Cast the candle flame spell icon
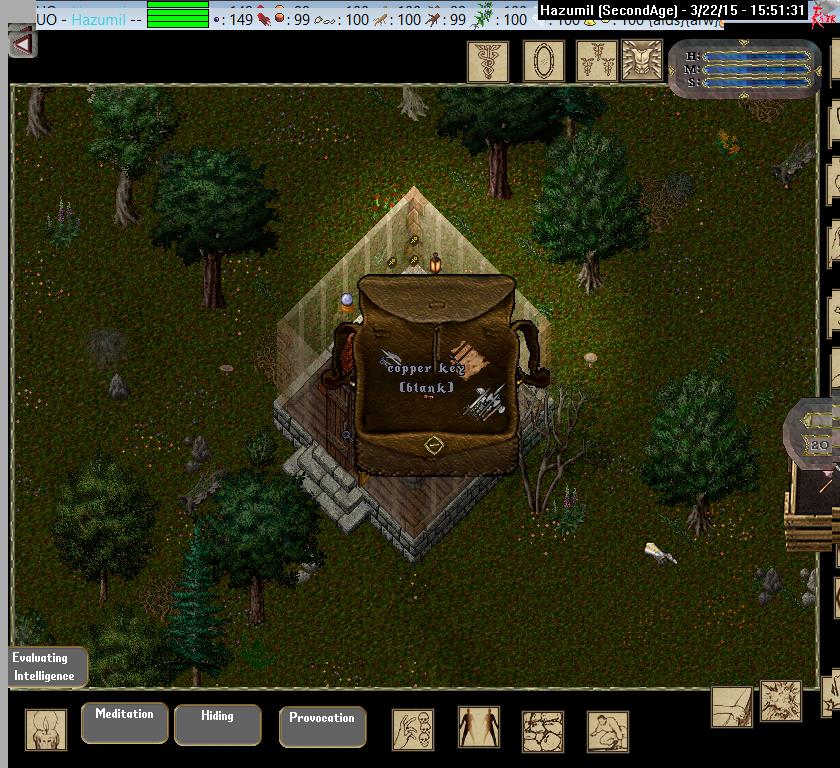The width and height of the screenshot is (840, 768). point(46,730)
